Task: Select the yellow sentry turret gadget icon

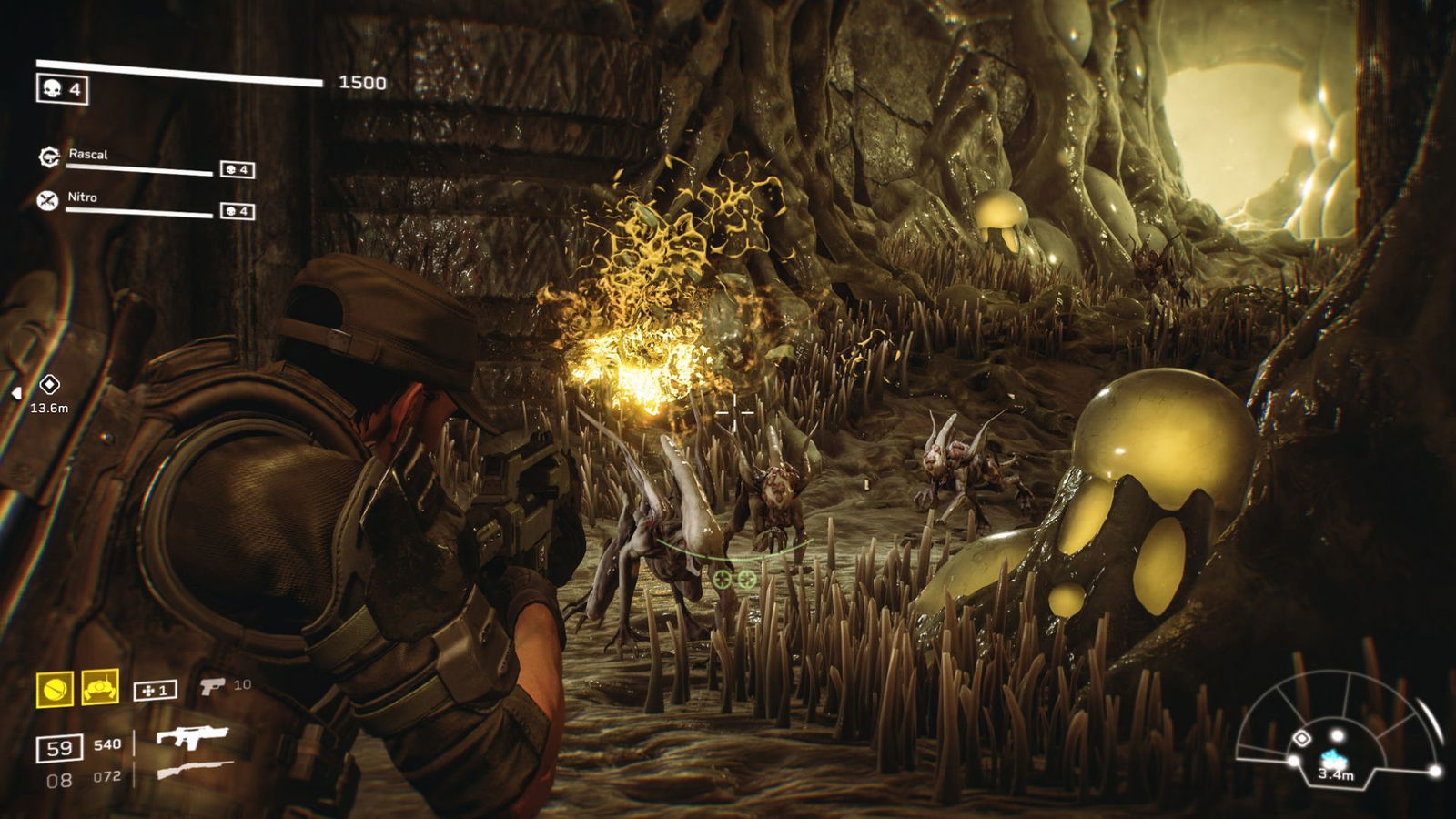Action: (99, 687)
